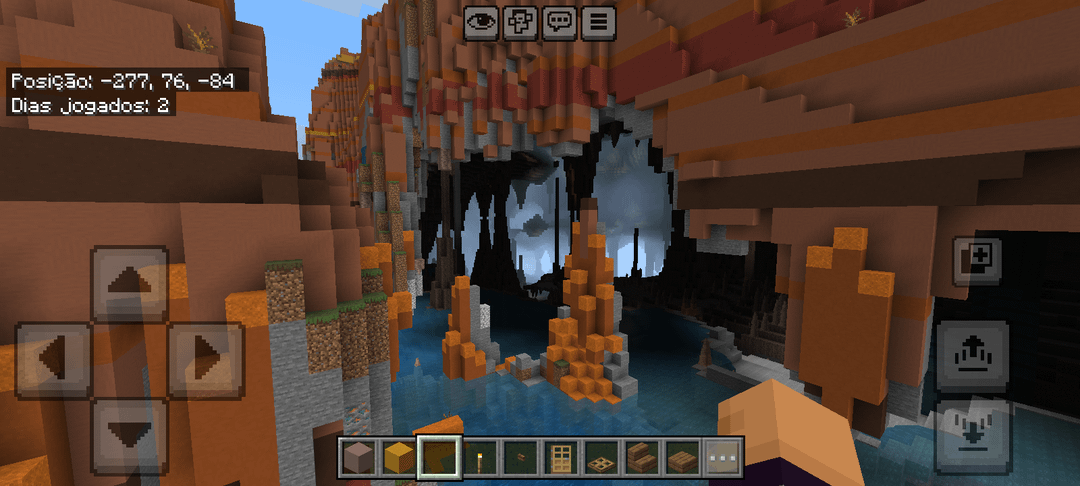Screen dimensions: 1080x486
Task: Select the yellow block hotbar slot
Action: coord(398,457)
